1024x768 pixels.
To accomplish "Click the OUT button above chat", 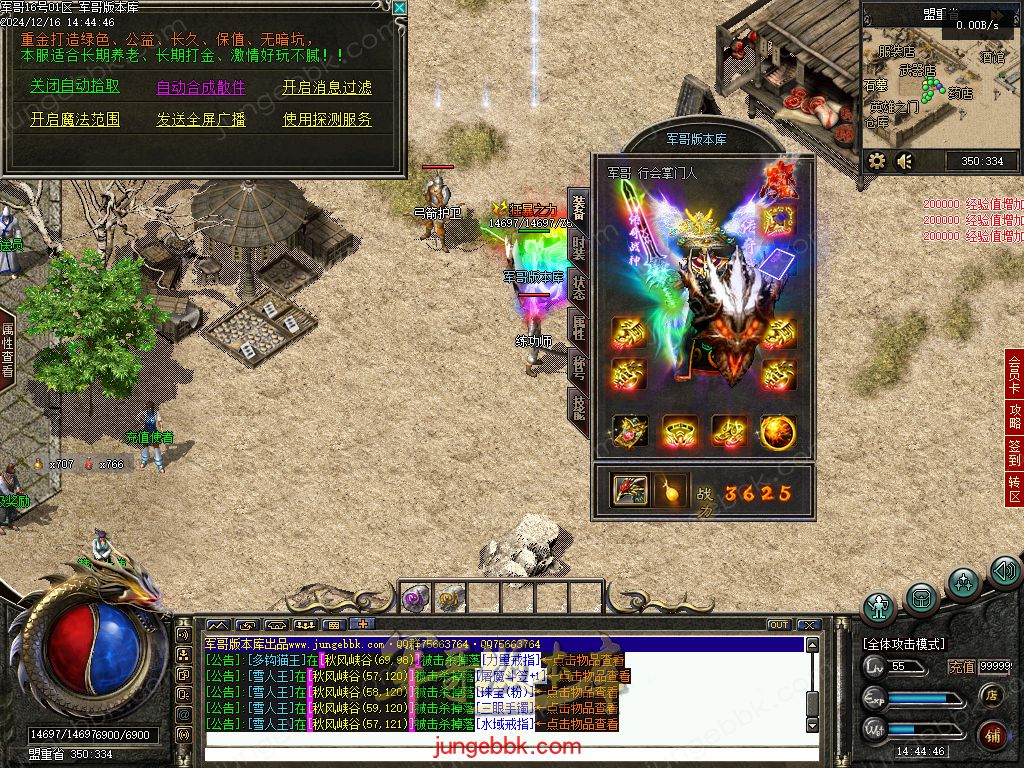I will [x=779, y=625].
